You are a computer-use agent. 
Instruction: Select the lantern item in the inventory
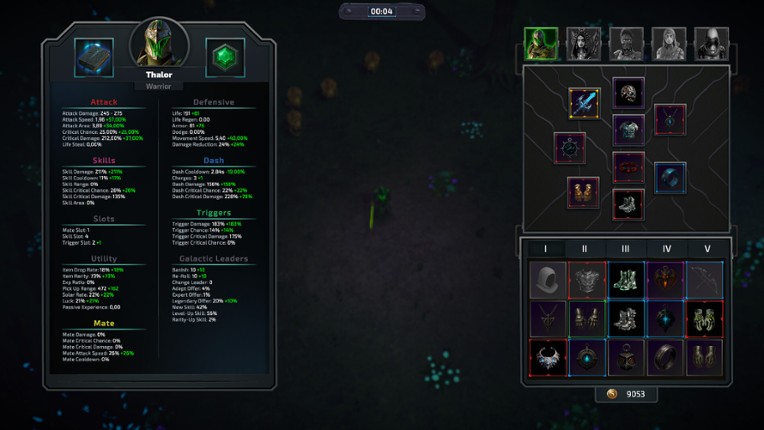coord(627,357)
